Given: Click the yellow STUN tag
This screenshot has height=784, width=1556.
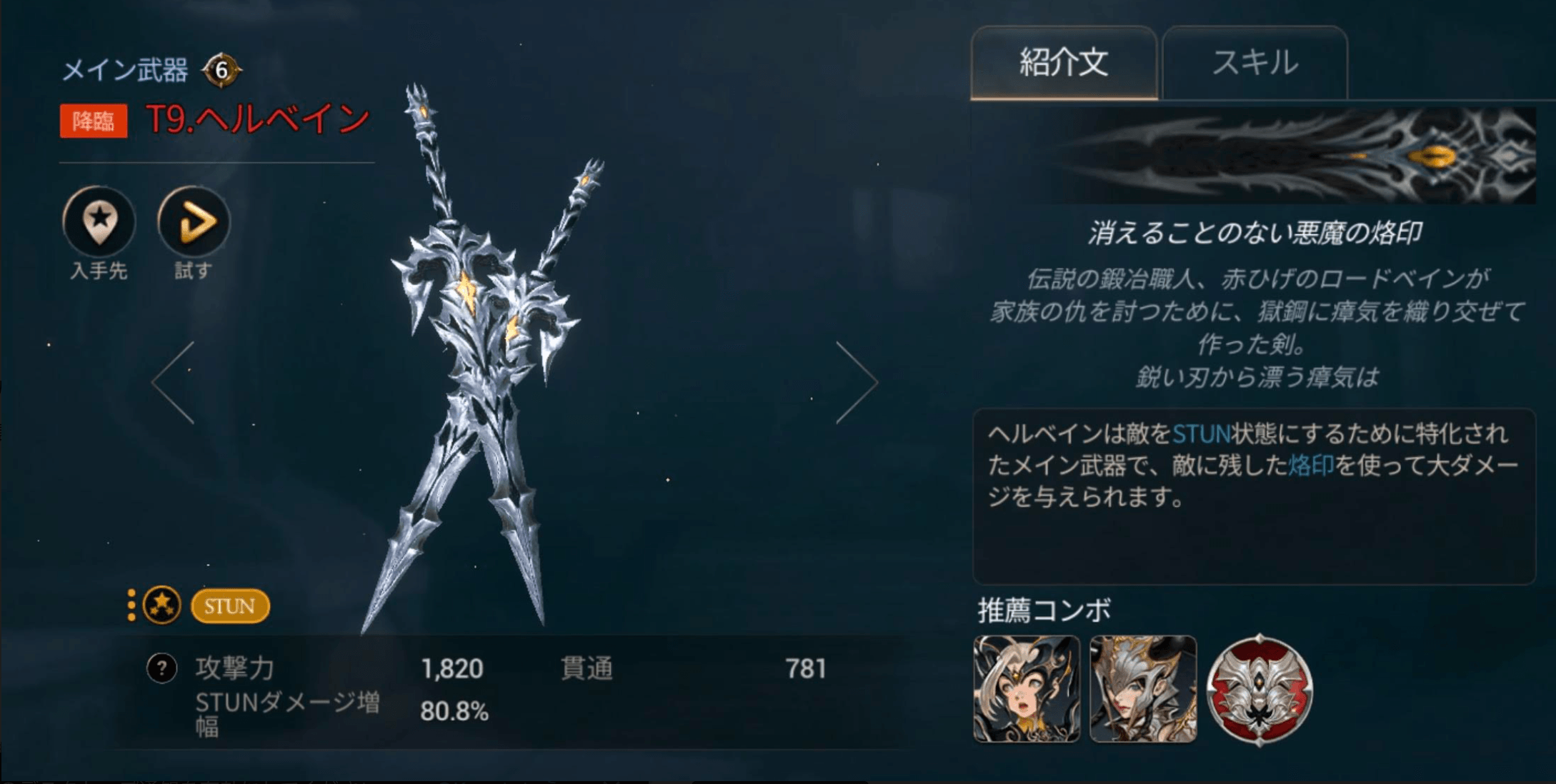Looking at the screenshot, I should click(230, 606).
